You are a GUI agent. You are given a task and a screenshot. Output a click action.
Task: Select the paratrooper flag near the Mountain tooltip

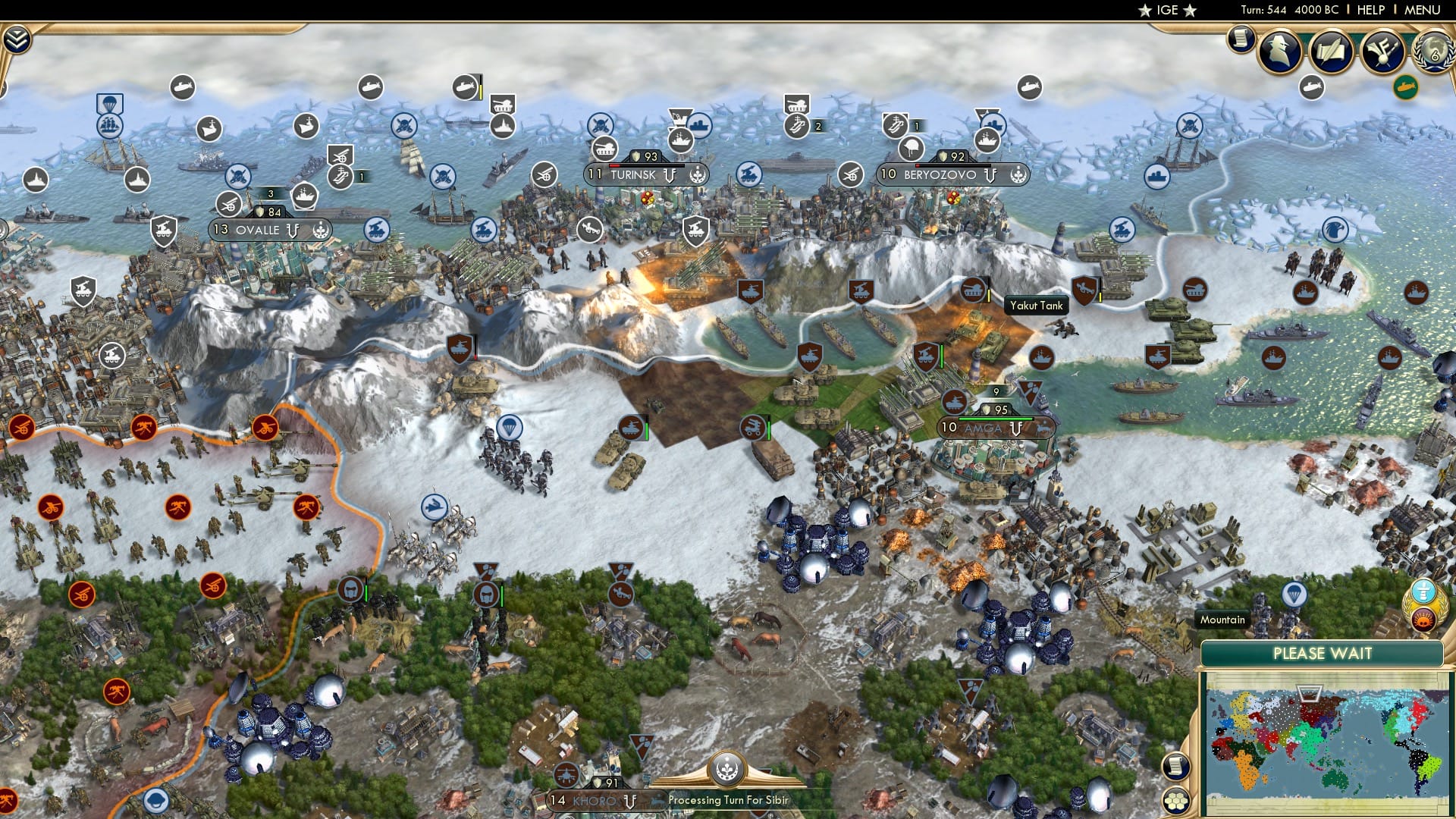click(1294, 594)
